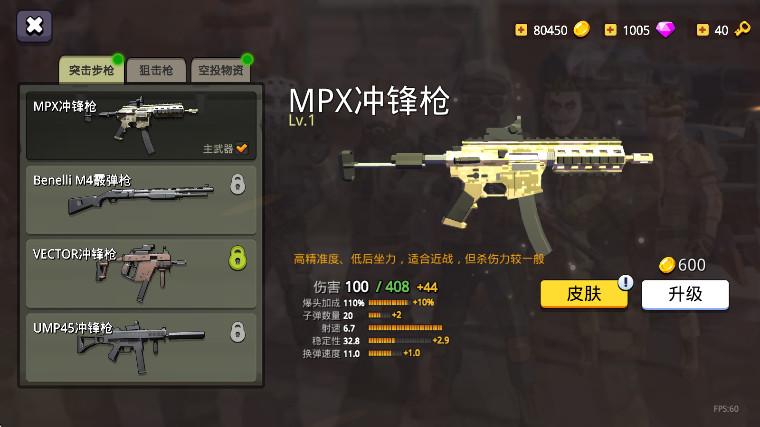Add more keys with plus button
Image resolution: width=760 pixels, height=427 pixels.
point(702,30)
